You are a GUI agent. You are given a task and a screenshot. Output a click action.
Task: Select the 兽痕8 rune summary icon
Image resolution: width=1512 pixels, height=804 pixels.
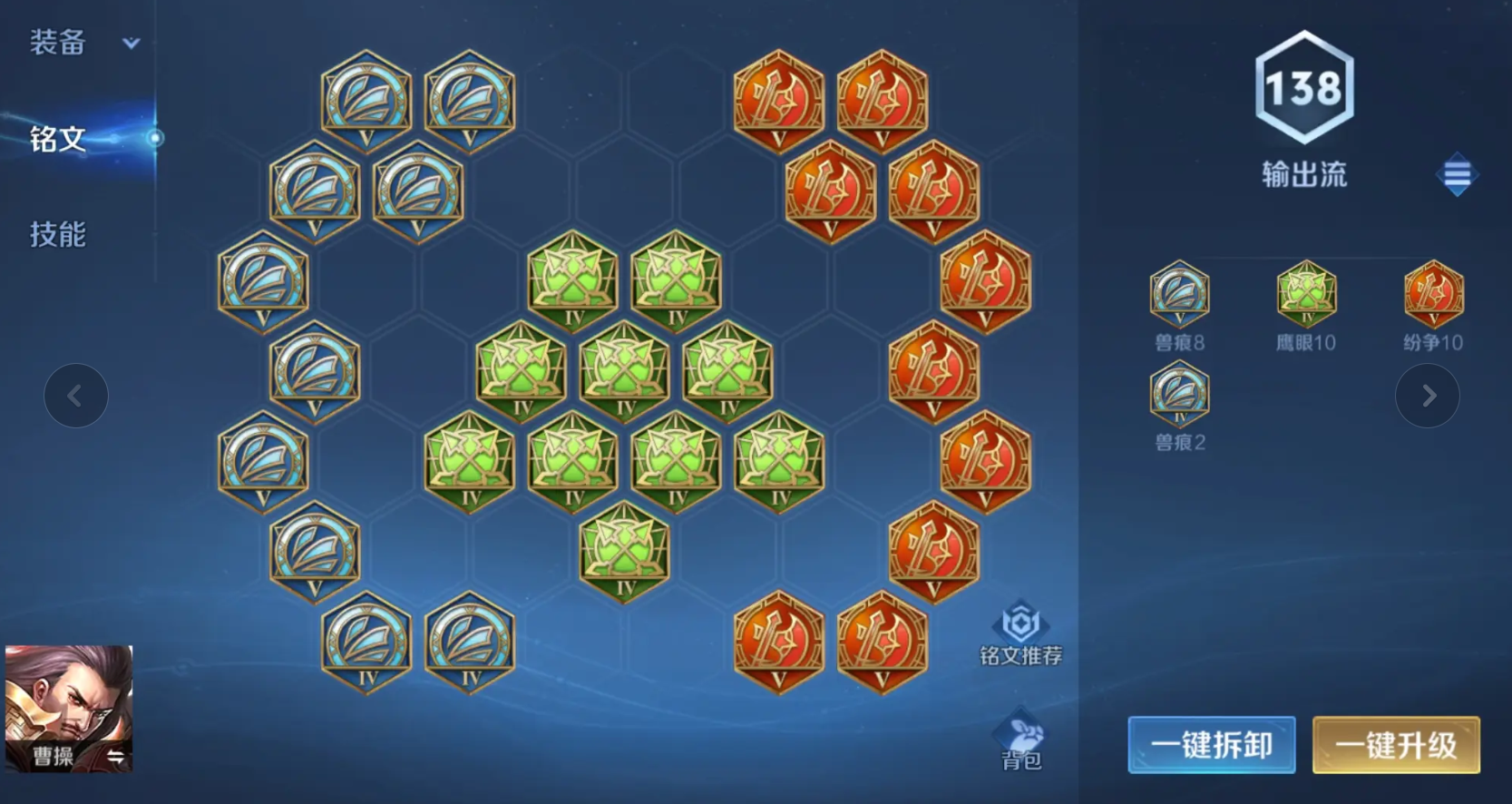tap(1179, 295)
